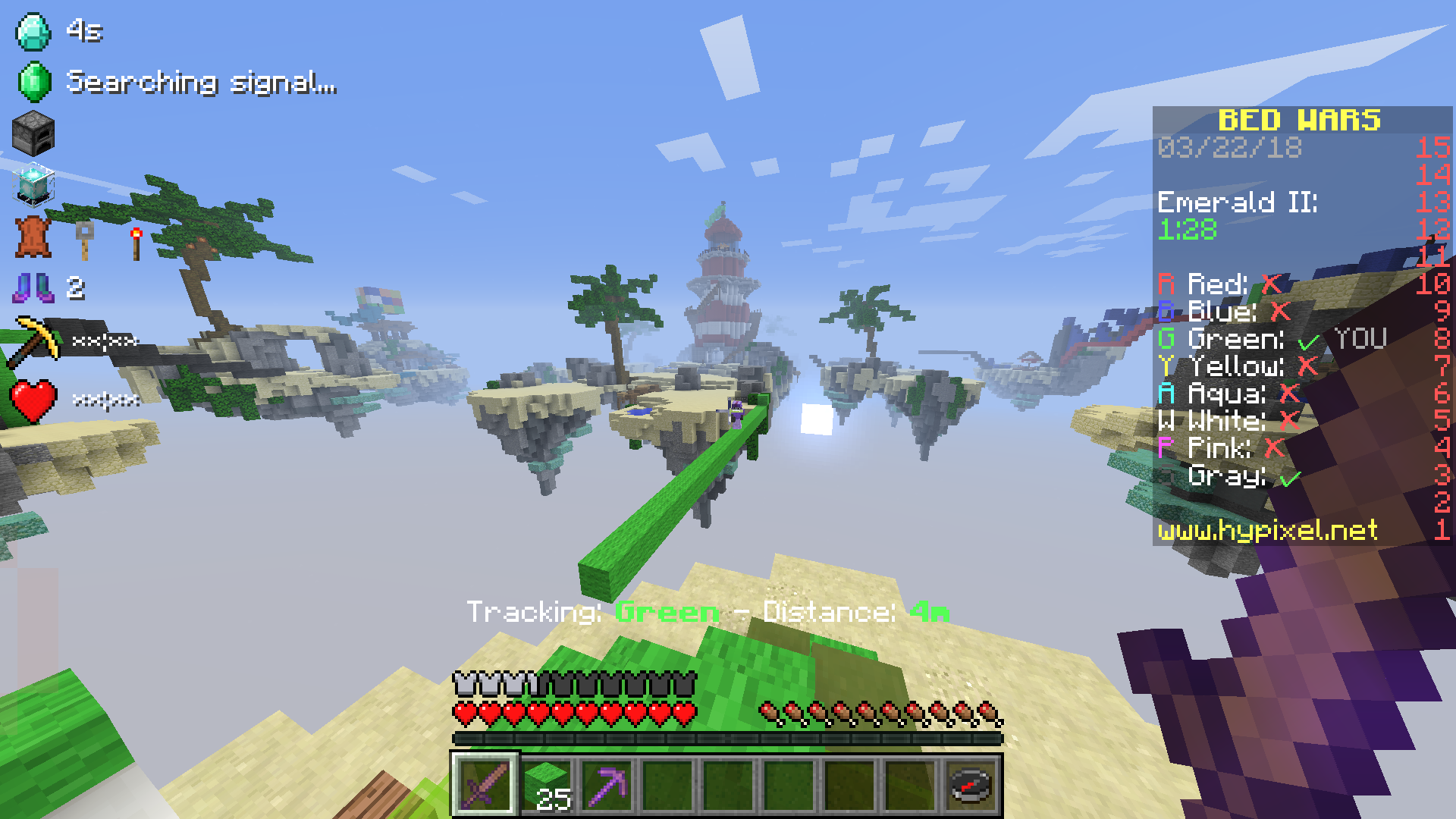Toggle the checkmark next to Gray team
Screen dimensions: 1456x819
click(x=1289, y=476)
